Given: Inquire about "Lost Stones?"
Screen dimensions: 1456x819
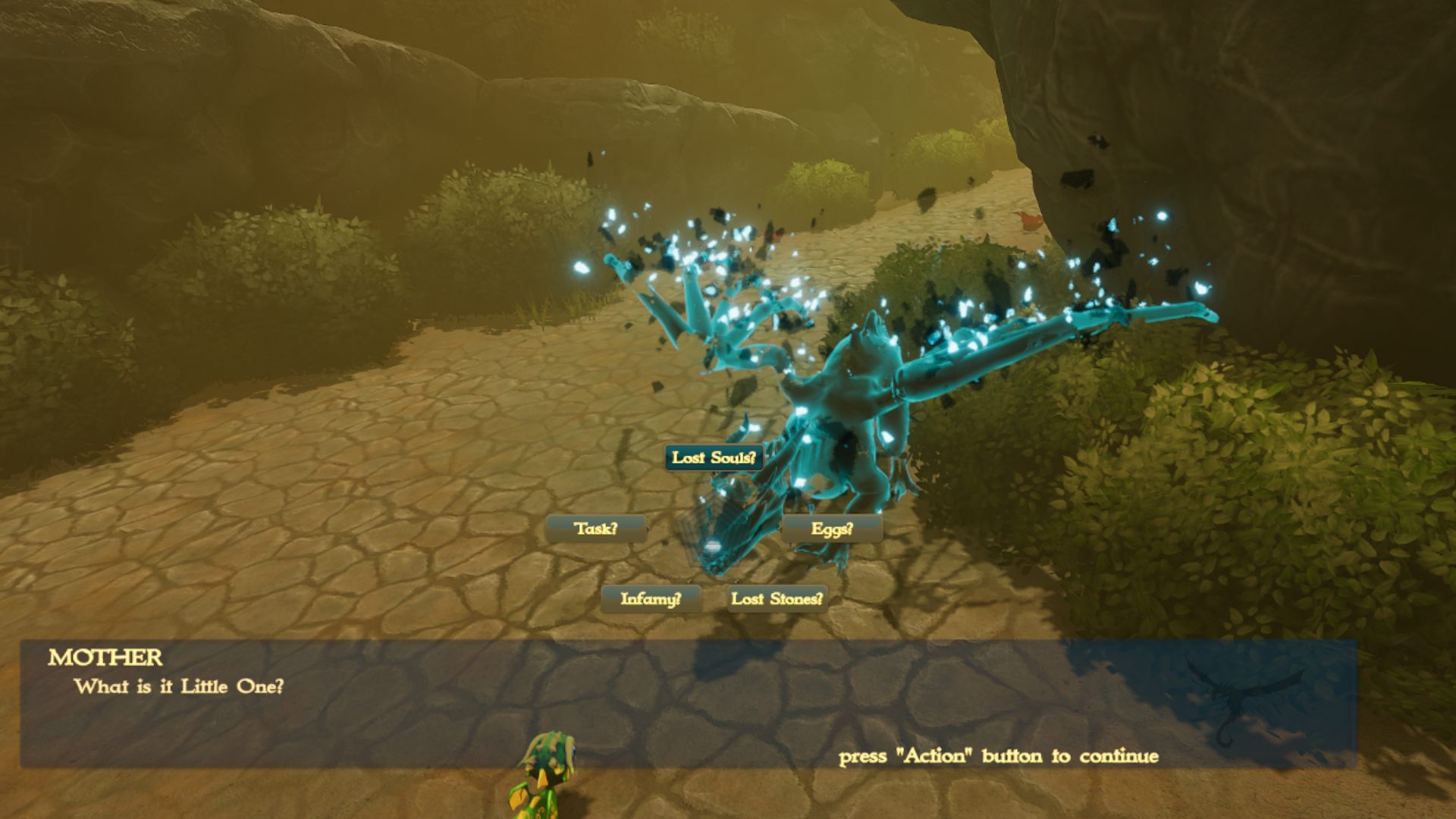Looking at the screenshot, I should (x=777, y=598).
